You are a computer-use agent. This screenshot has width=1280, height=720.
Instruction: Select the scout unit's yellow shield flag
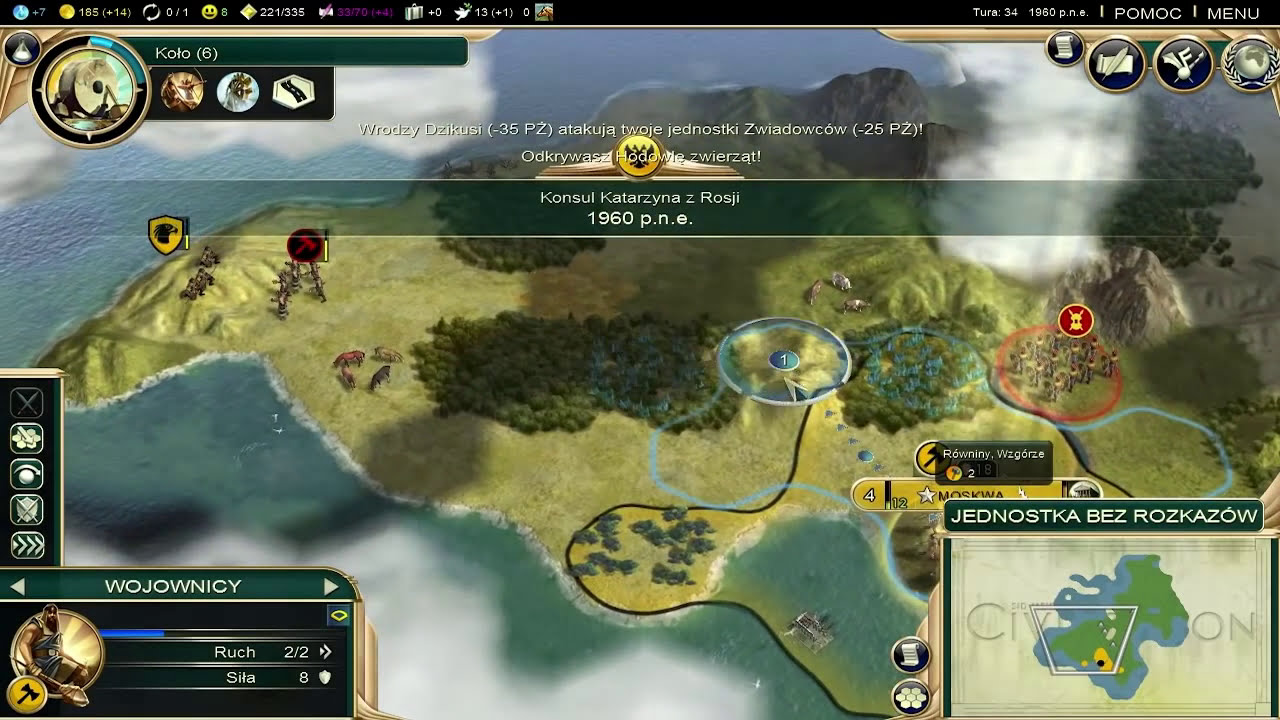coord(166,235)
